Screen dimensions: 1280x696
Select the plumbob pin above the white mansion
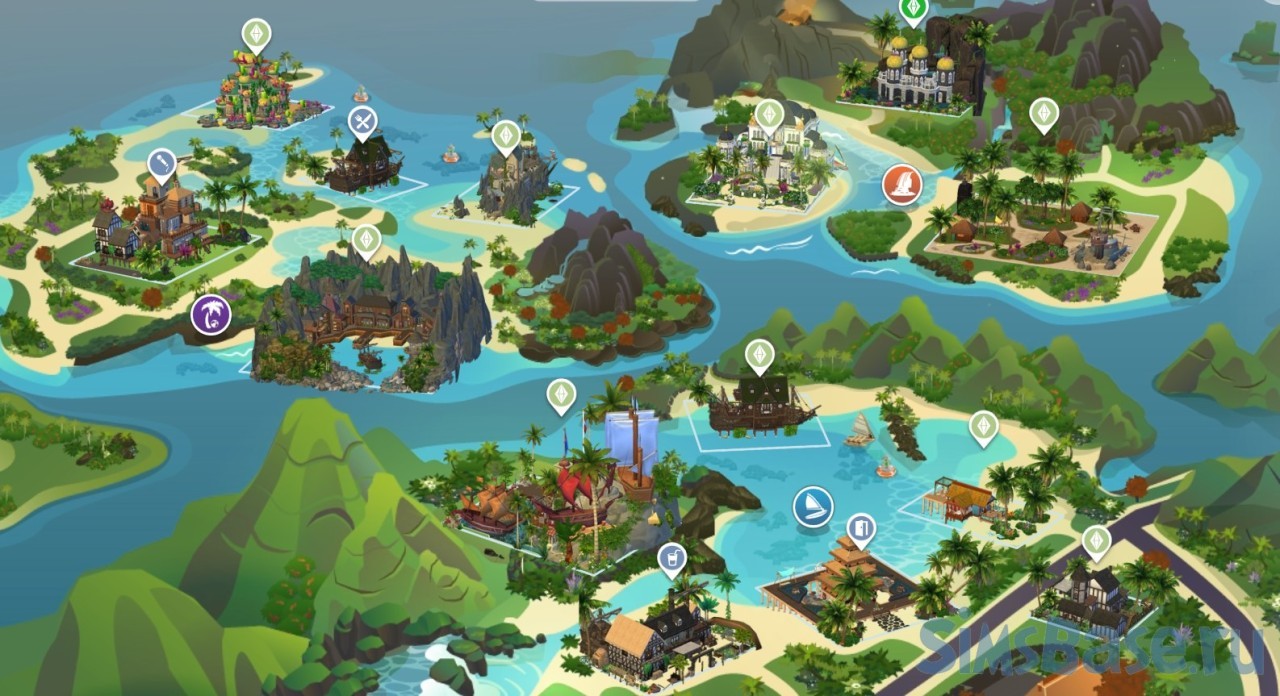768,115
